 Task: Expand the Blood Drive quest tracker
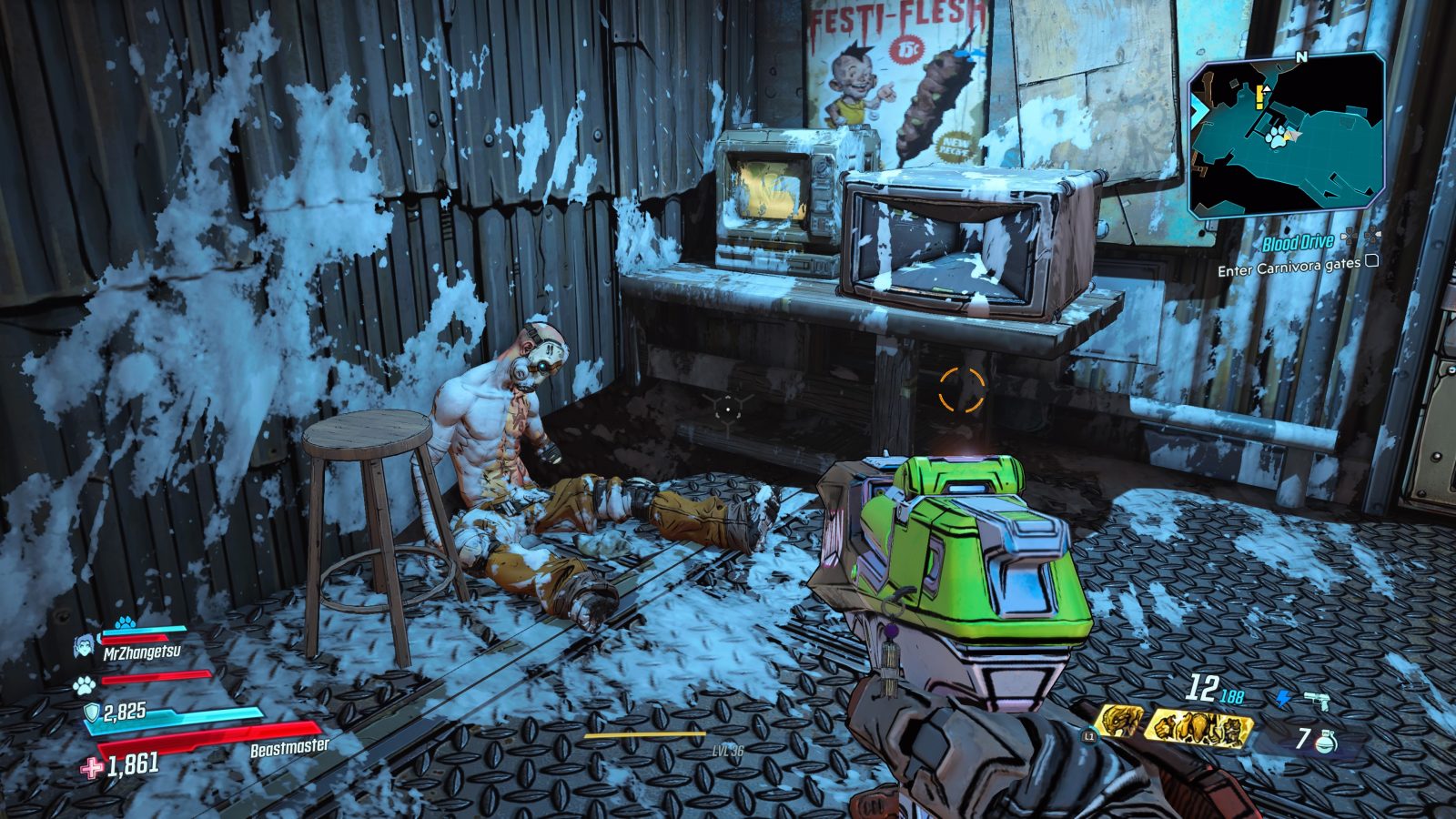[x=1296, y=243]
